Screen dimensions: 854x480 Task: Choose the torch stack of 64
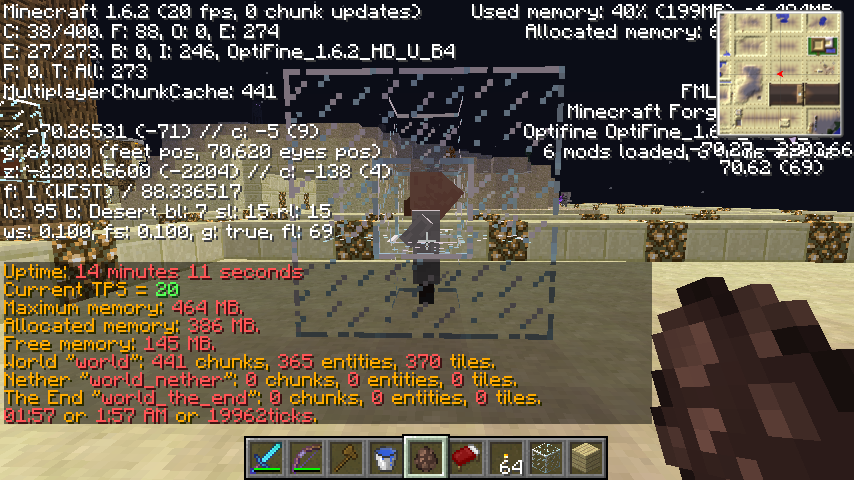pos(505,459)
